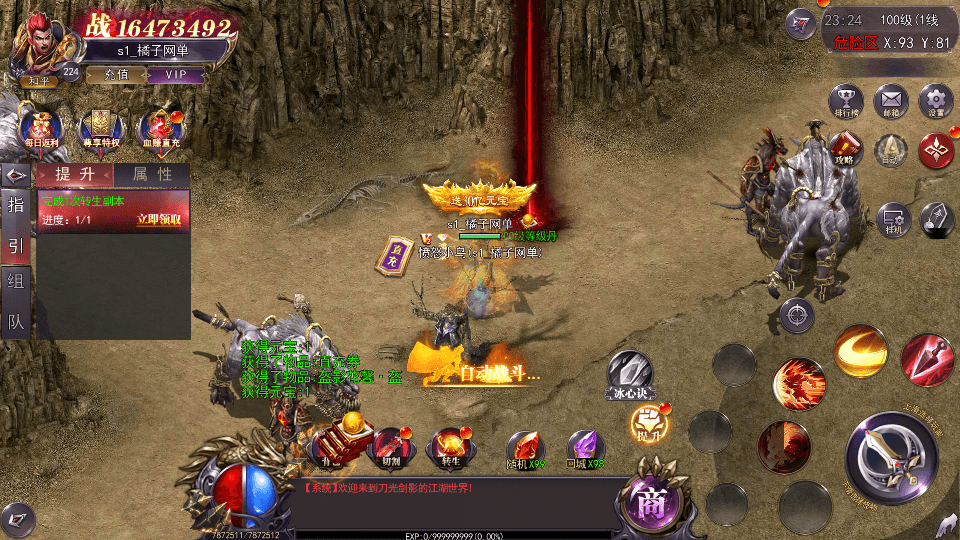Claim reward with 立即领取 button
Image resolution: width=960 pixels, height=540 pixels.
pyautogui.click(x=159, y=220)
